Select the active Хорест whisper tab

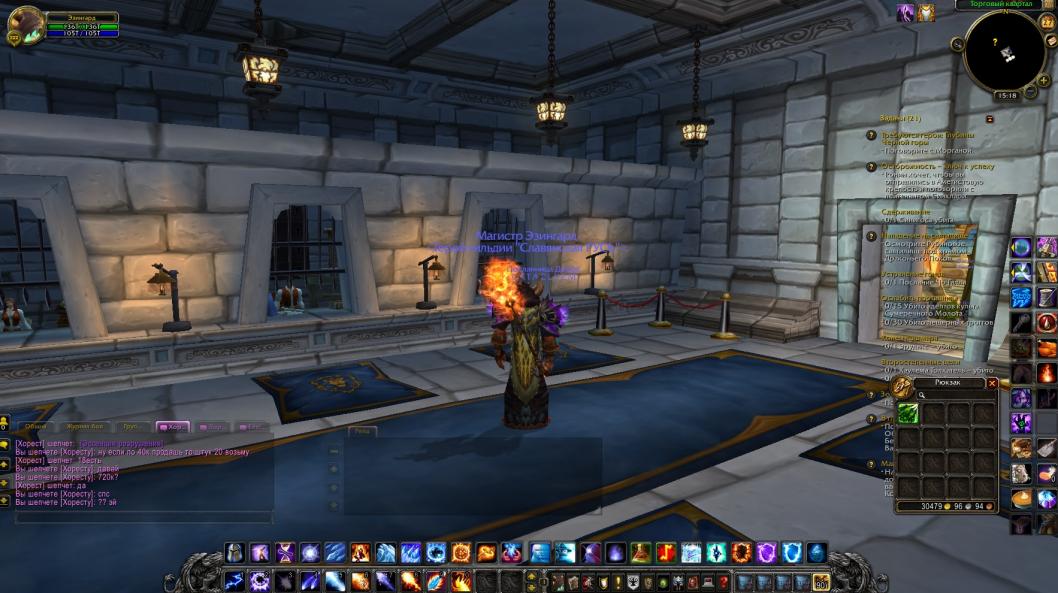click(177, 427)
